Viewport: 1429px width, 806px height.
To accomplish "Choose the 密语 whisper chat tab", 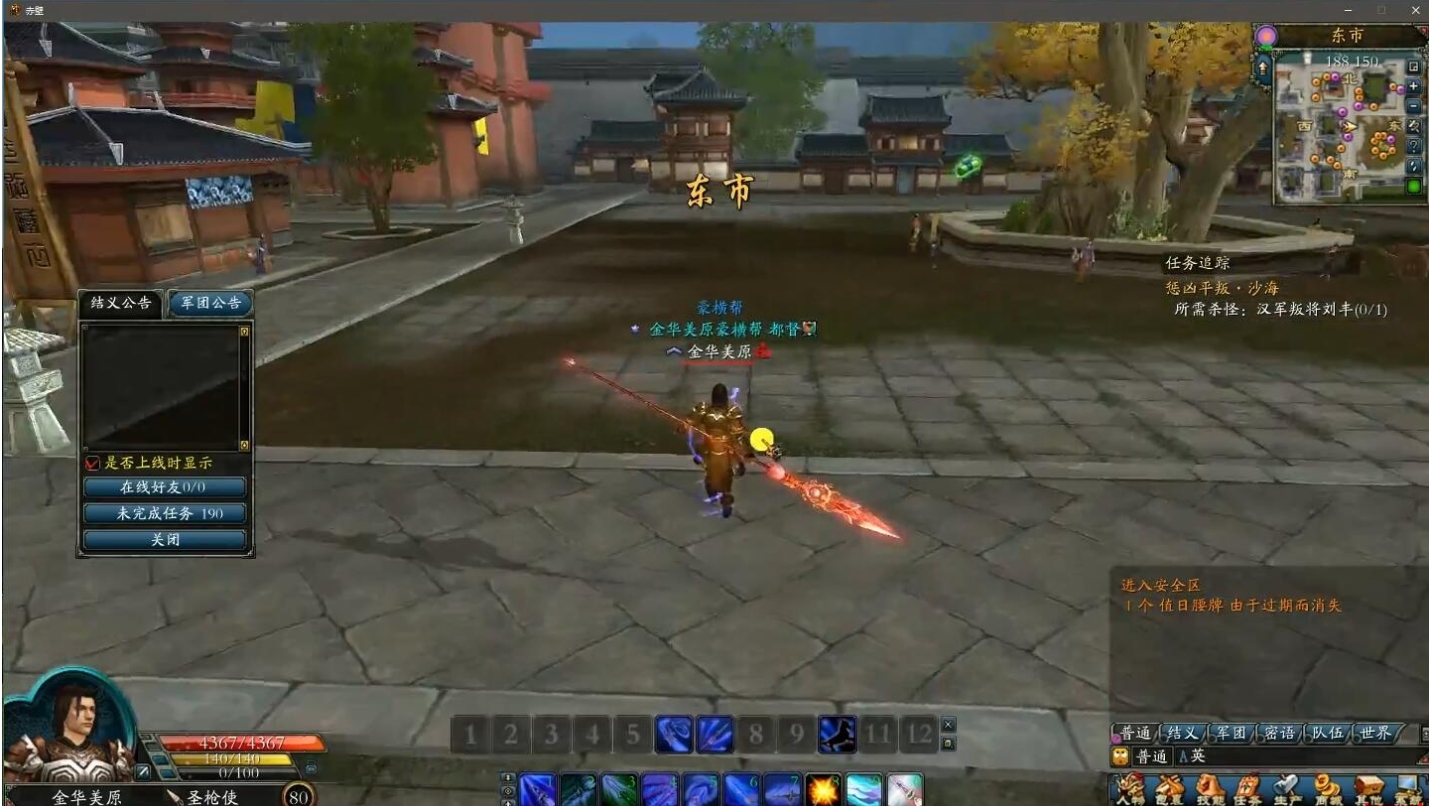I will click(1279, 733).
